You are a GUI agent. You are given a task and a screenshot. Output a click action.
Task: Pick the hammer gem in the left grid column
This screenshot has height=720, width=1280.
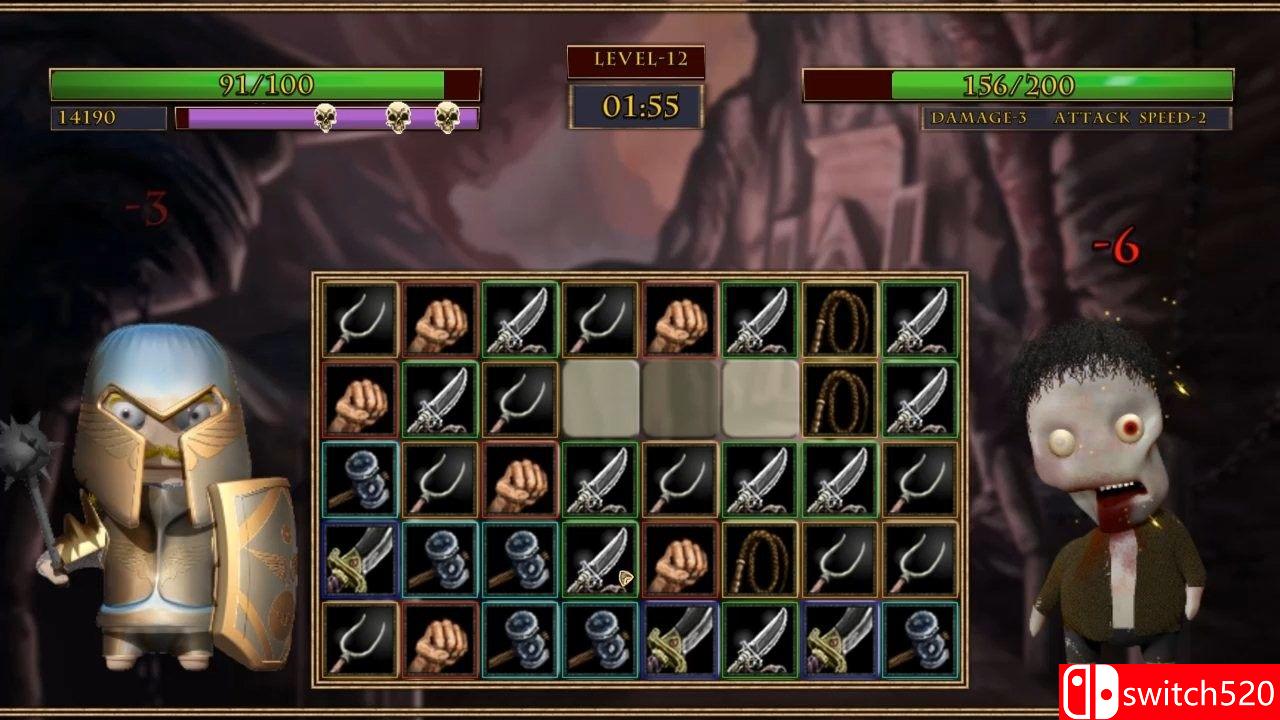click(x=357, y=475)
